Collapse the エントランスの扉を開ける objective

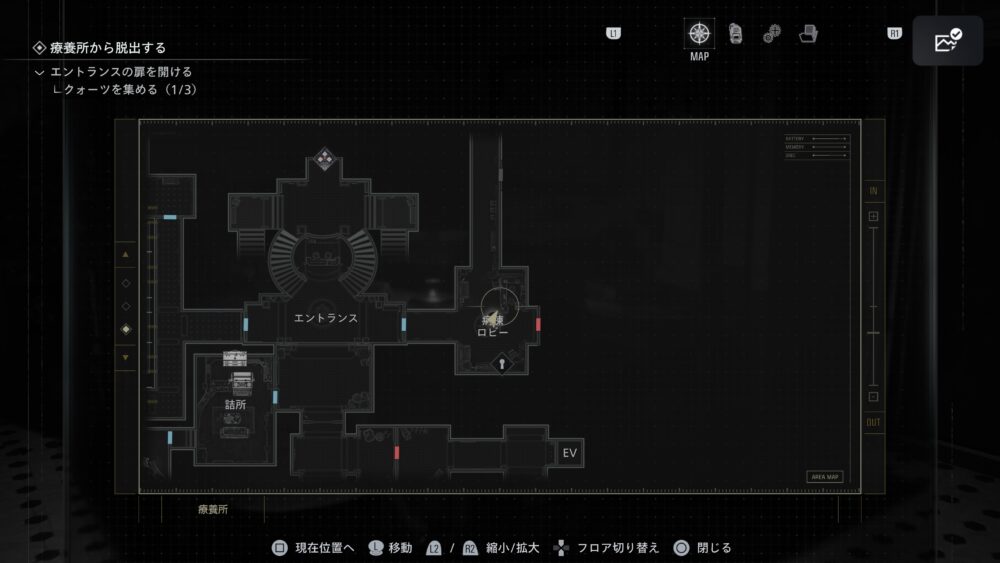click(x=39, y=72)
